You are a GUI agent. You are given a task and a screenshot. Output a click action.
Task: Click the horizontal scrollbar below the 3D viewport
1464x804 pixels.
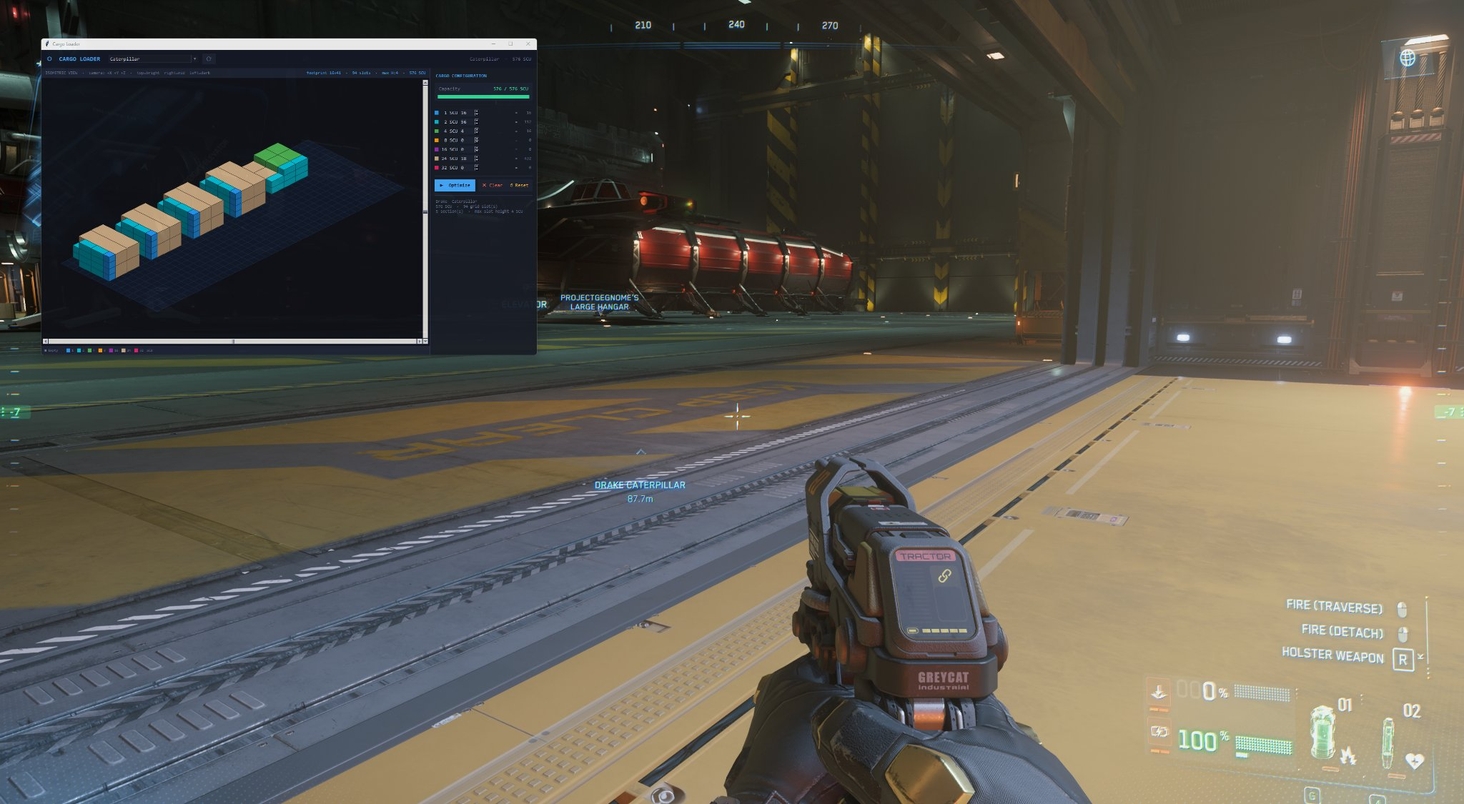pyautogui.click(x=232, y=340)
